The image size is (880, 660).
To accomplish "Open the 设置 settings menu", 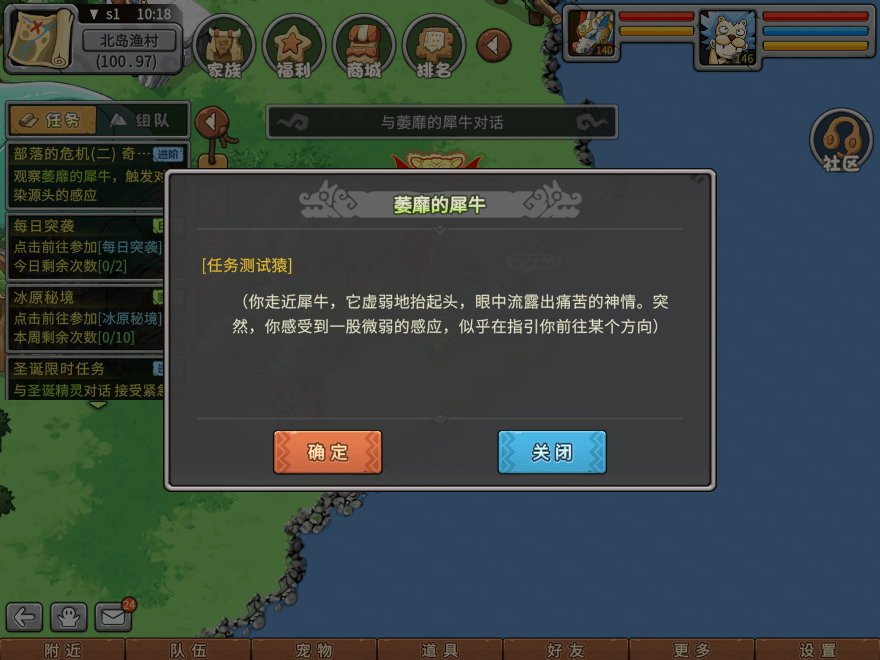I will (x=817, y=650).
